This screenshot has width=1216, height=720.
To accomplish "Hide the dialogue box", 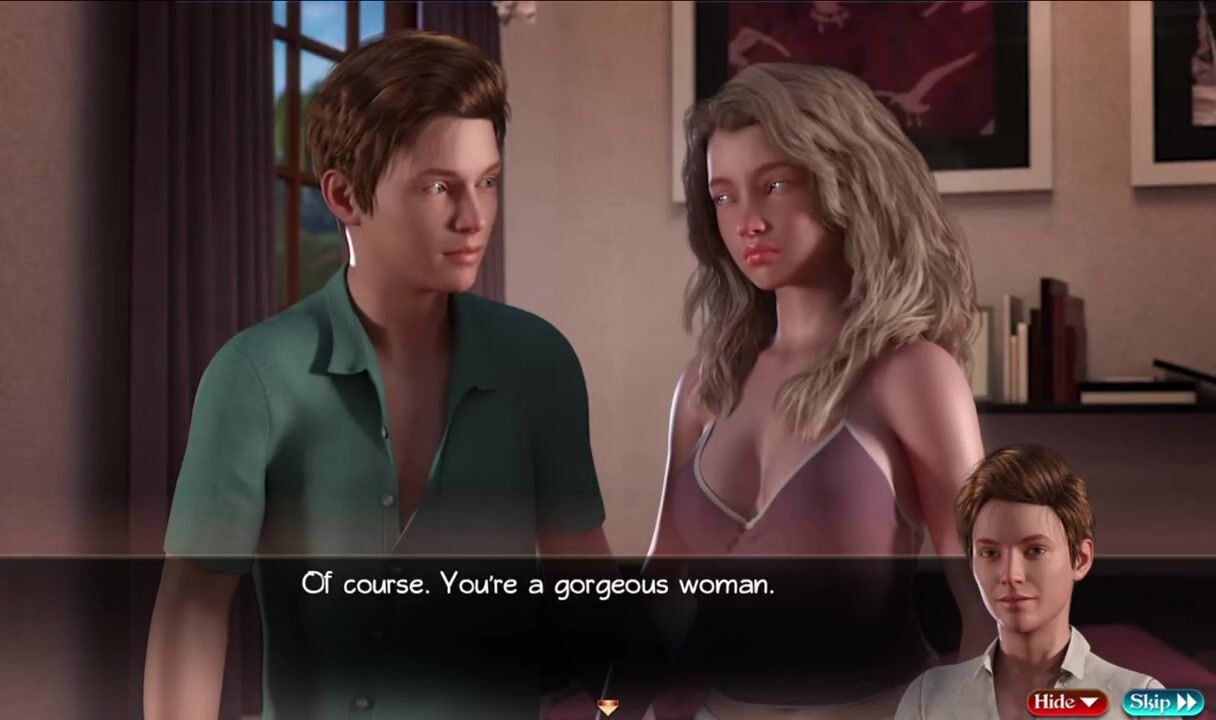I will pyautogui.click(x=1066, y=702).
